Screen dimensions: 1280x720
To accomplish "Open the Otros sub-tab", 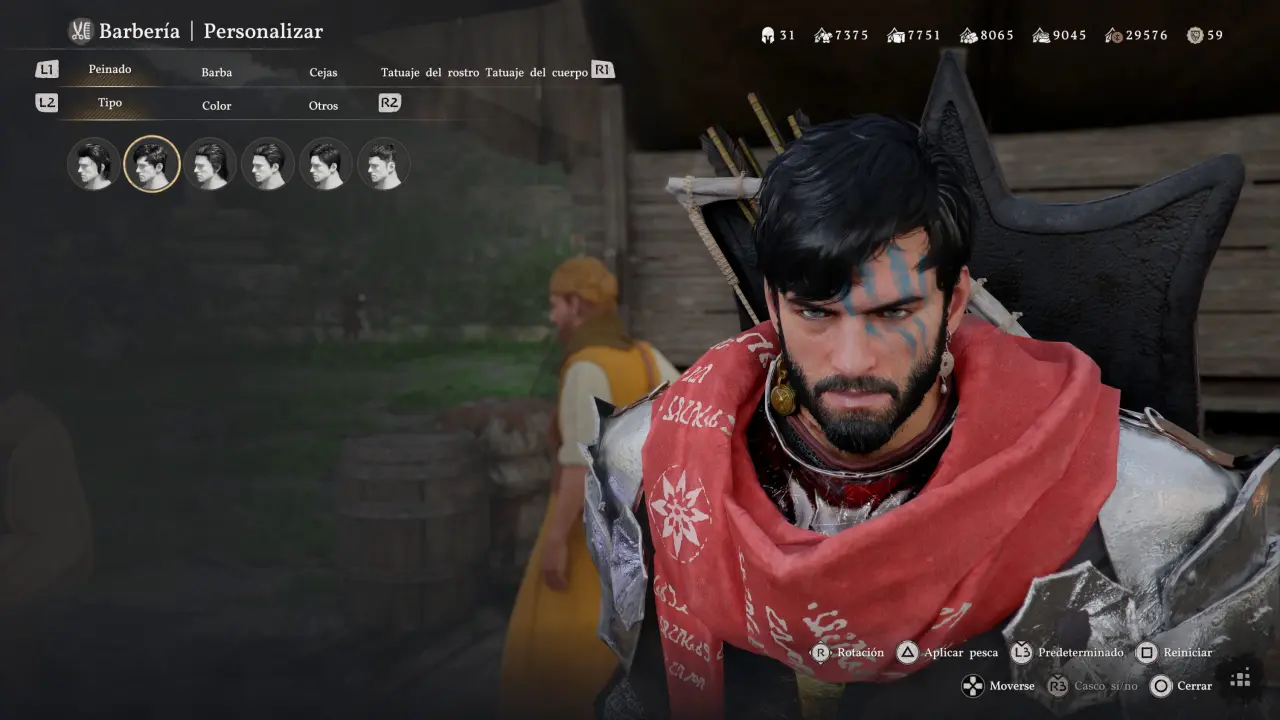I will (x=323, y=106).
